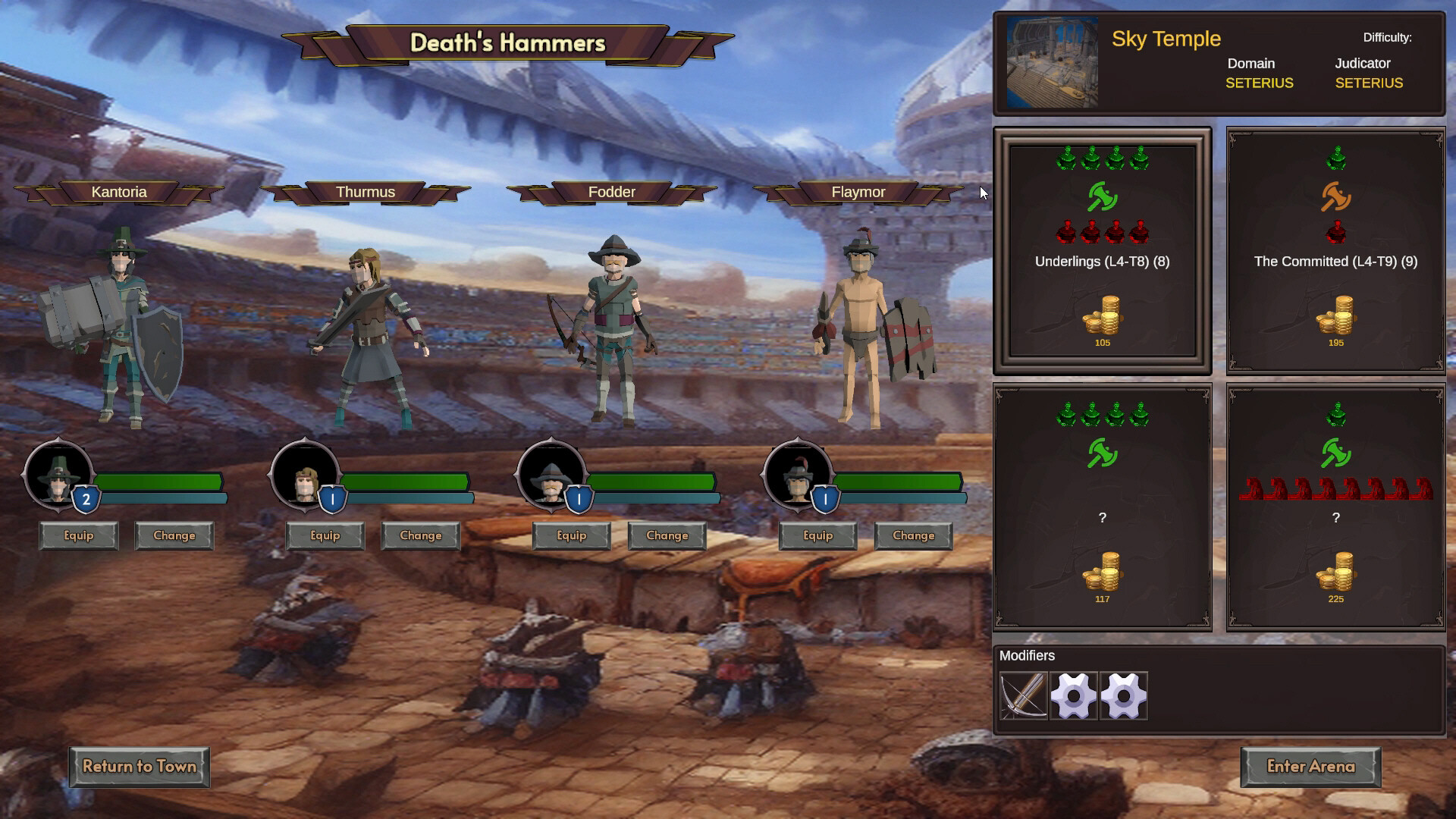This screenshot has height=819, width=1456.
Task: Click the red enemy icon in The Committed panel
Action: coord(1335,234)
